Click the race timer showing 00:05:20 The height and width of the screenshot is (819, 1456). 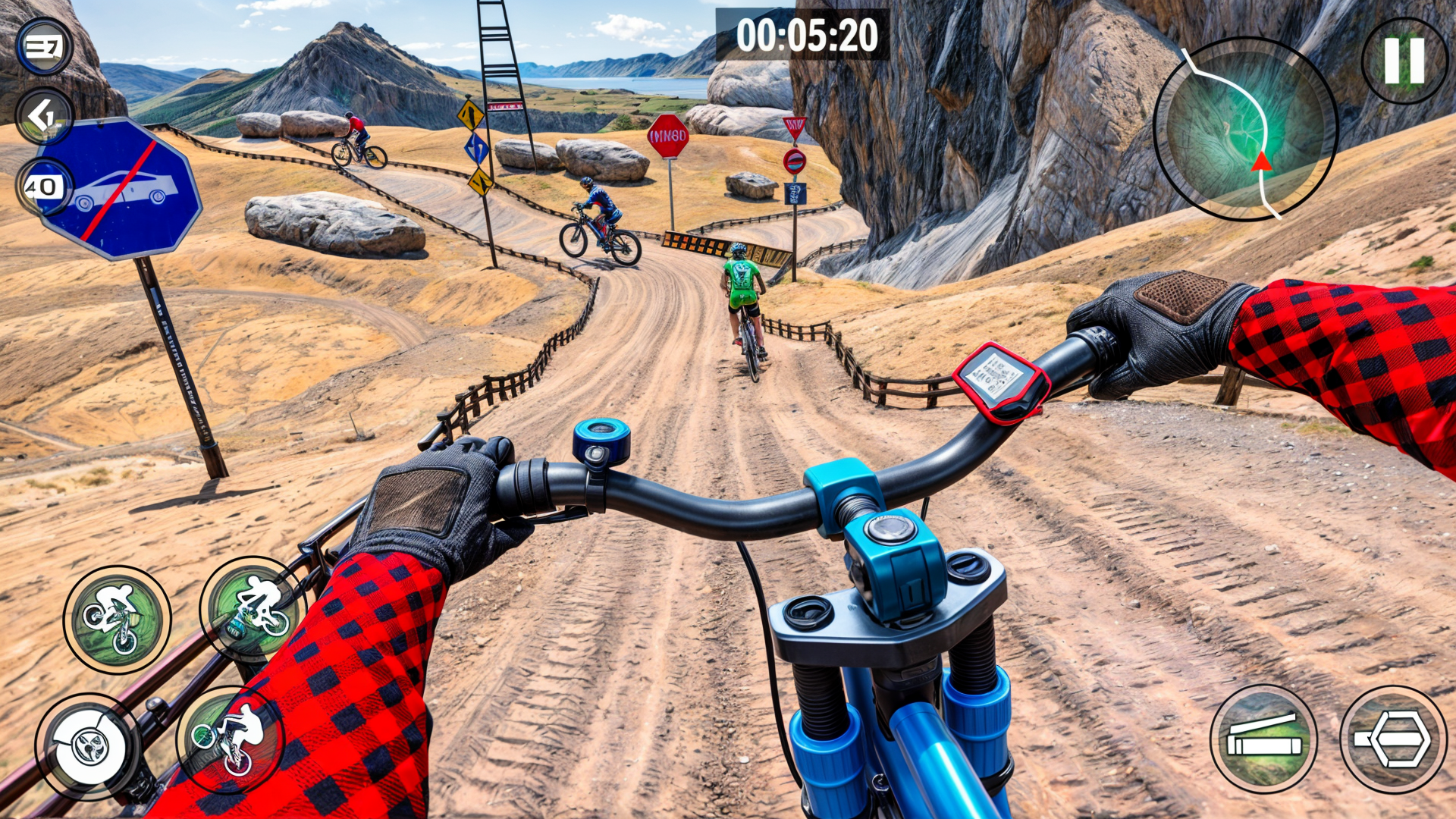808,33
